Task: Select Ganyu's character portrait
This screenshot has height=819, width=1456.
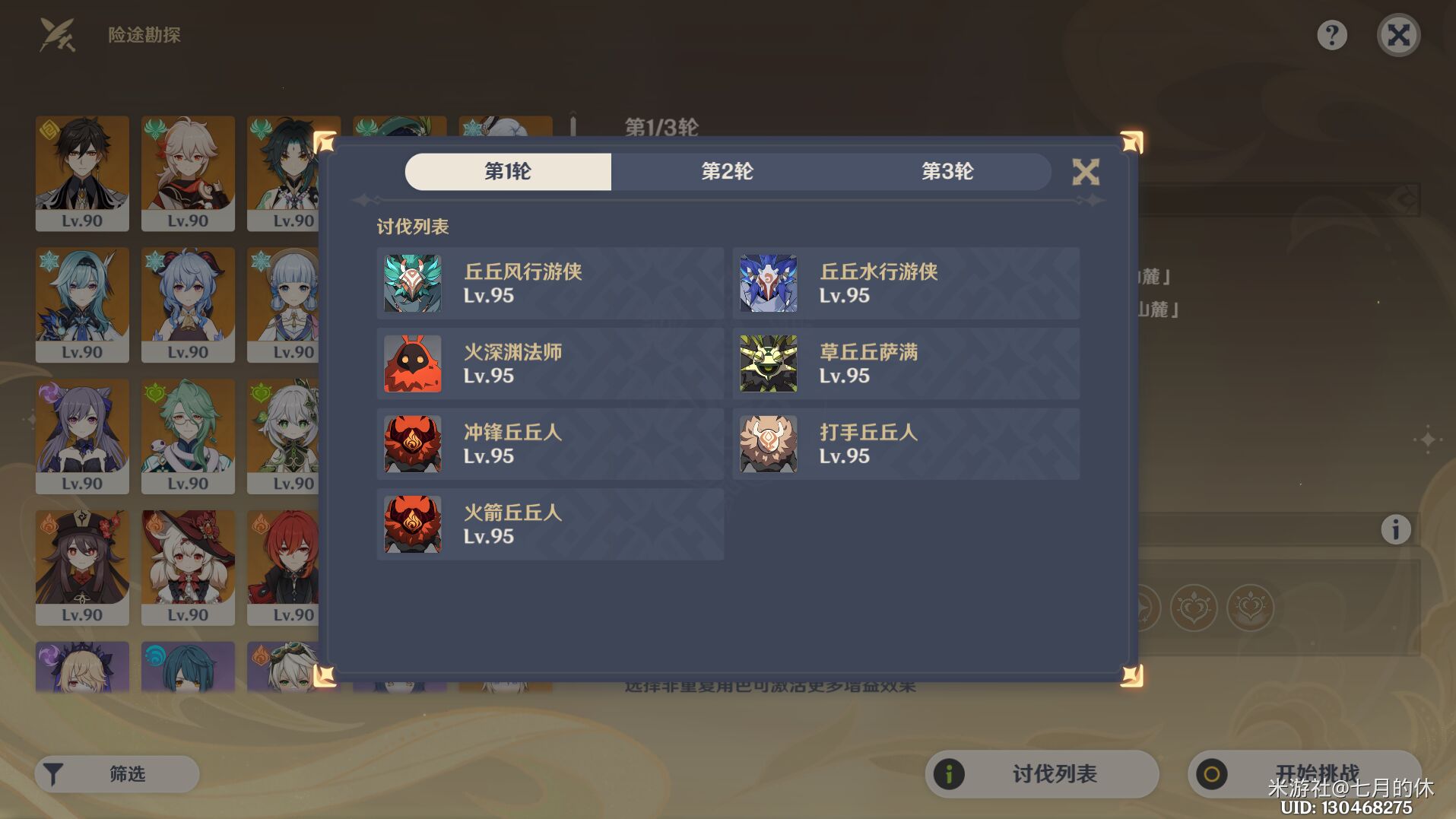Action: pos(188,304)
